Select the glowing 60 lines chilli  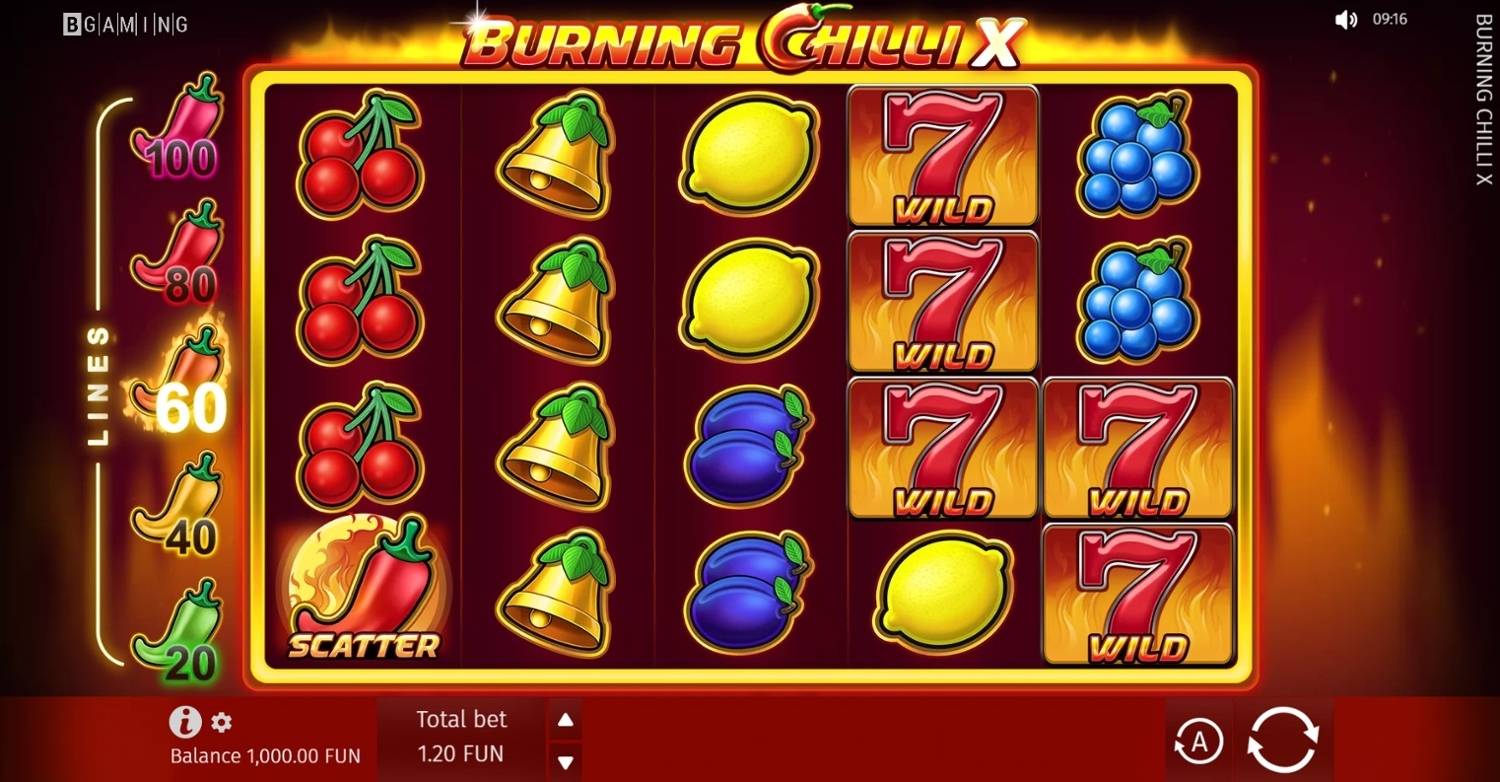[x=183, y=385]
